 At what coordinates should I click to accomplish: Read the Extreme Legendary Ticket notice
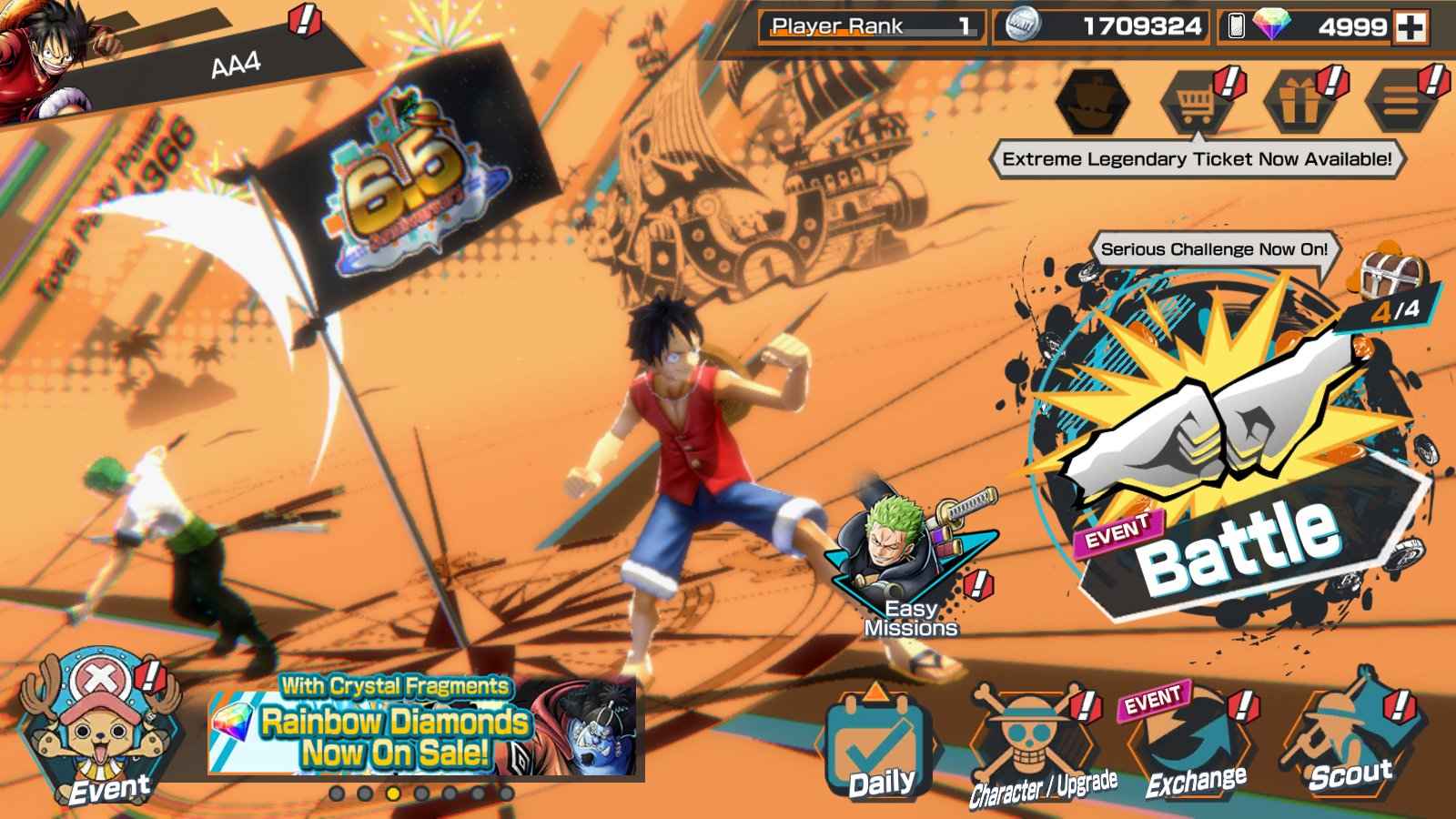click(x=1196, y=159)
